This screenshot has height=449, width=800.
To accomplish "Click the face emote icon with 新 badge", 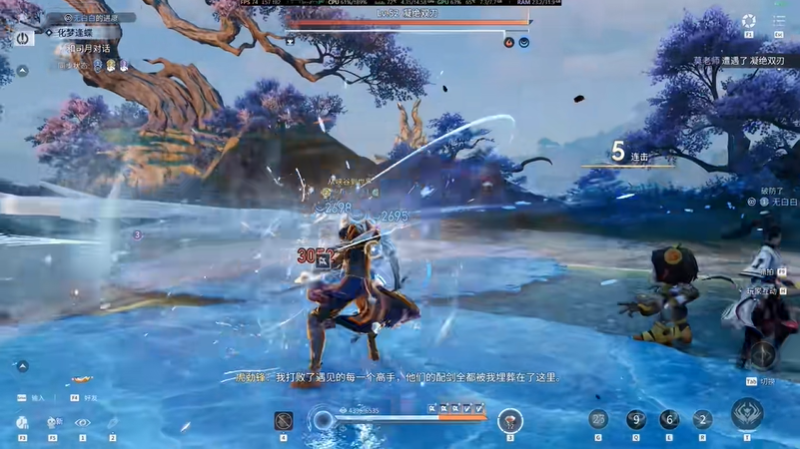I will click(53, 423).
